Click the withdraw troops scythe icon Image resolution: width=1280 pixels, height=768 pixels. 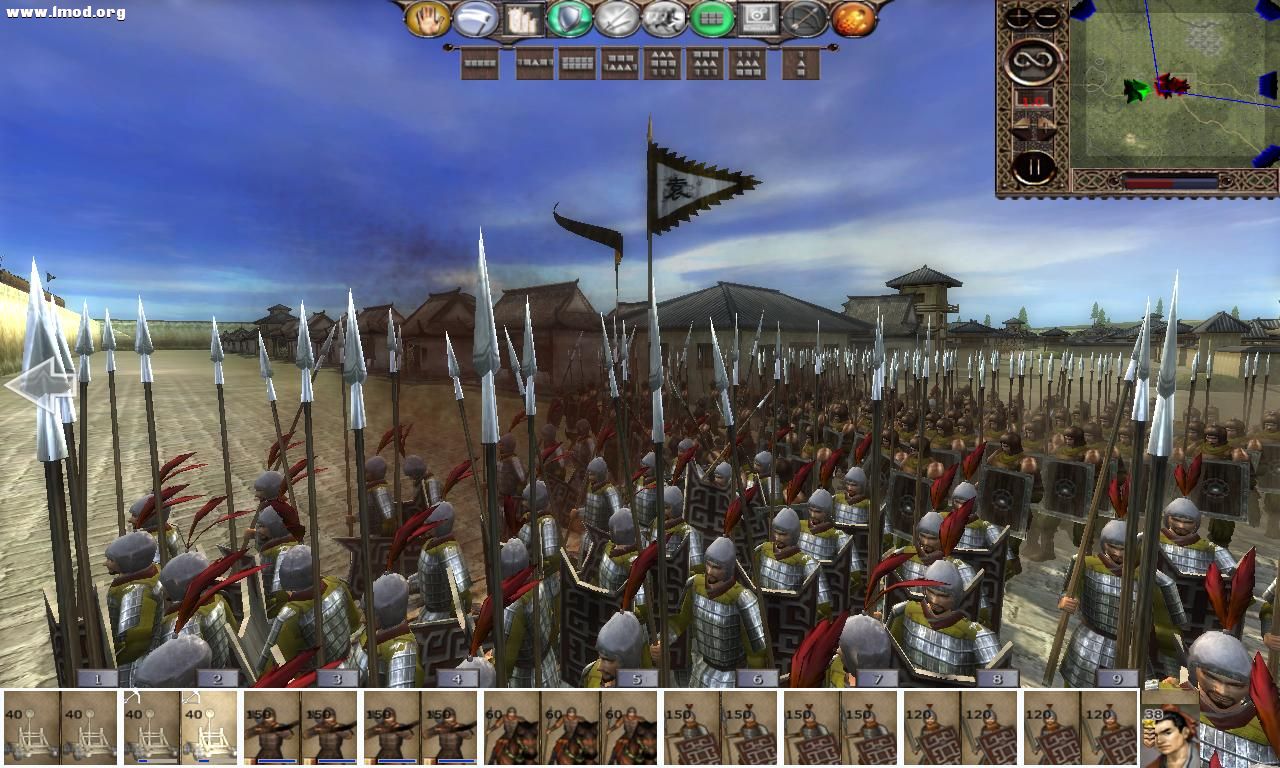coord(477,20)
